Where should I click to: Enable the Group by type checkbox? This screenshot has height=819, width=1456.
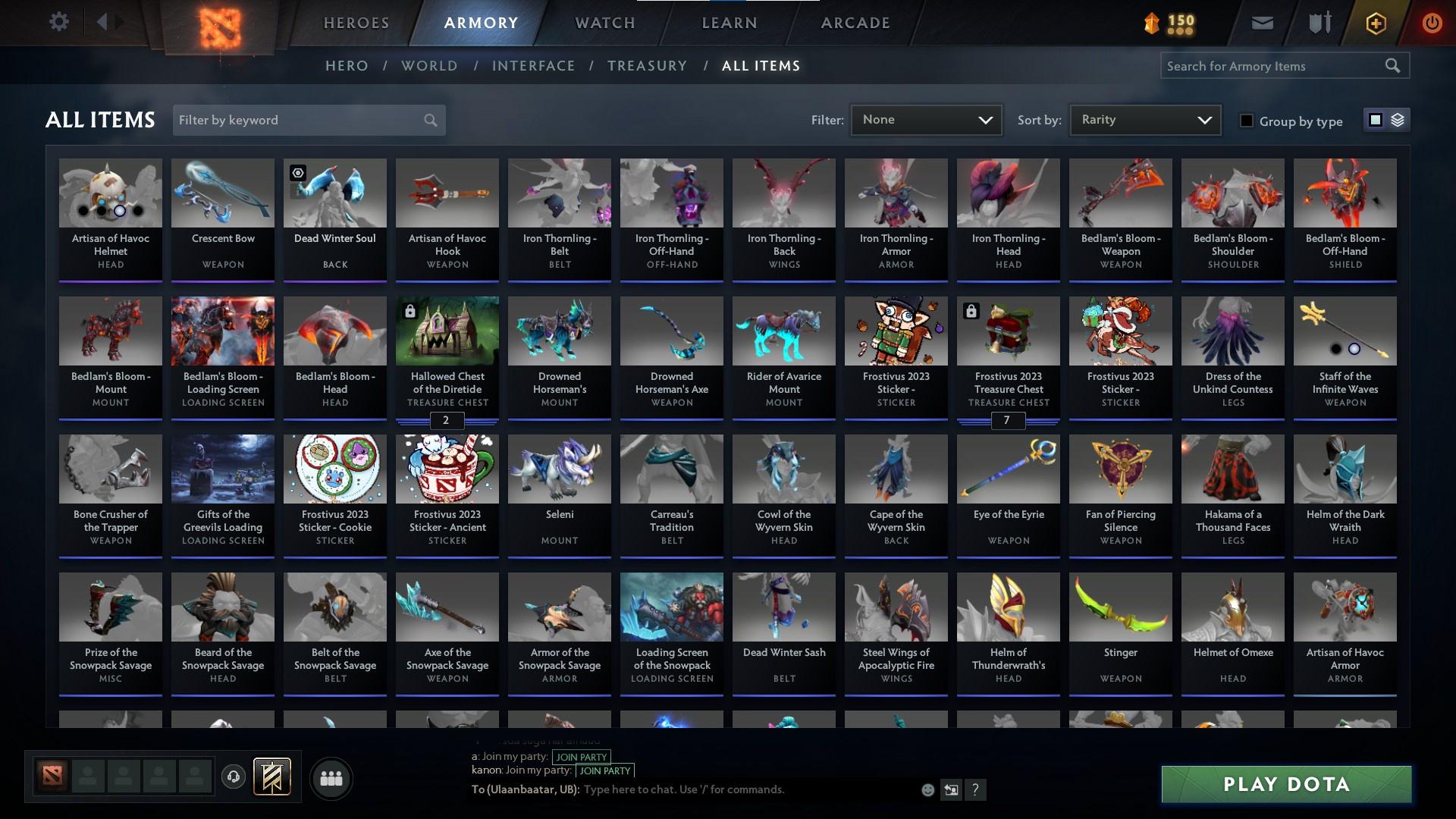click(1247, 121)
